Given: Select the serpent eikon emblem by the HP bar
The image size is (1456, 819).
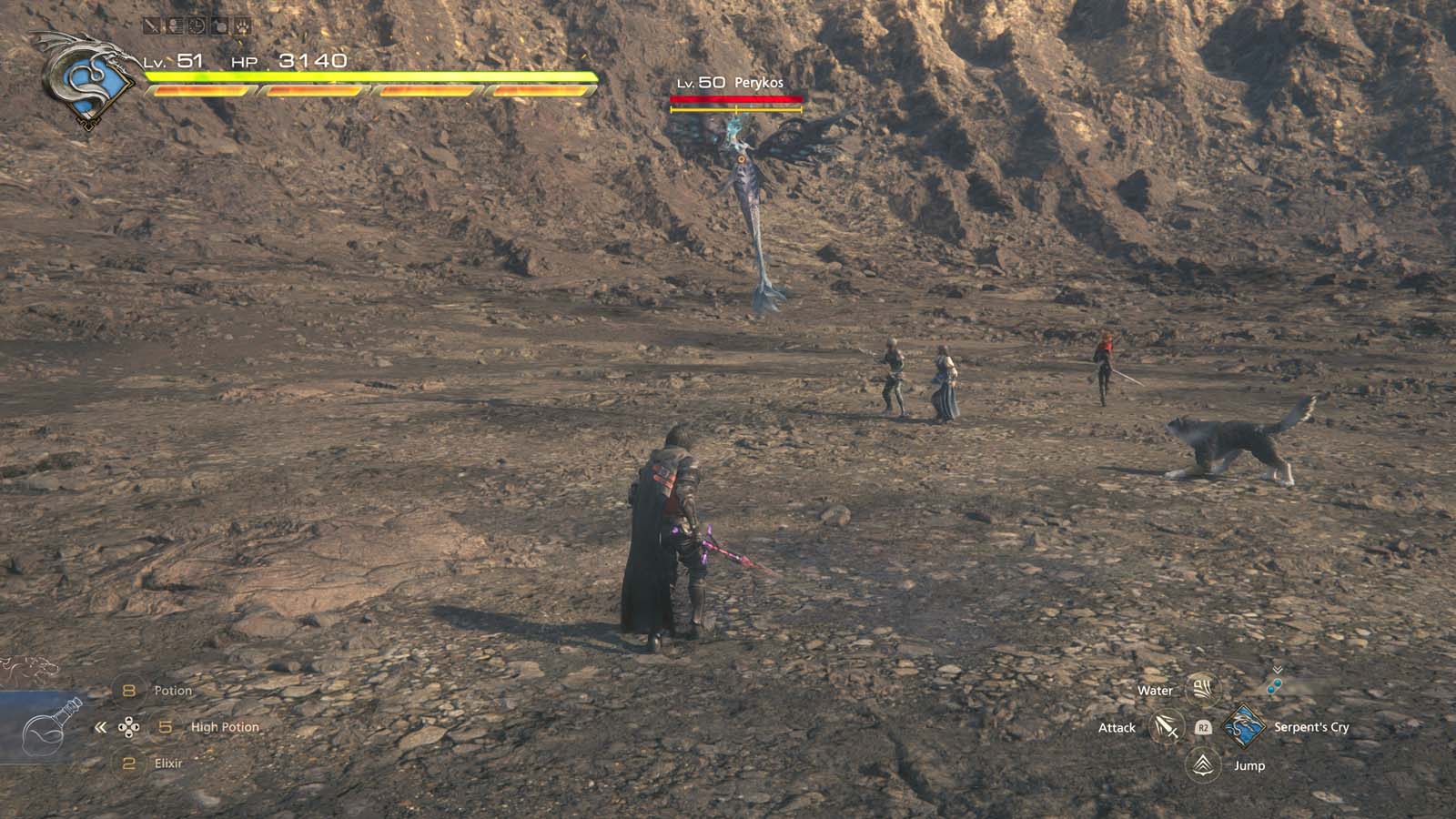Looking at the screenshot, I should point(86,77).
